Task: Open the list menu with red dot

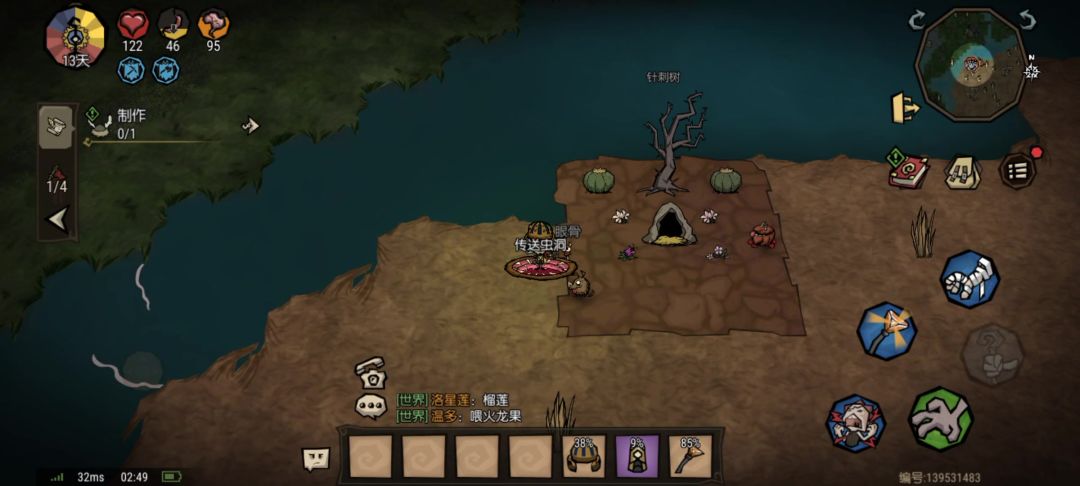Action: (x=1018, y=170)
